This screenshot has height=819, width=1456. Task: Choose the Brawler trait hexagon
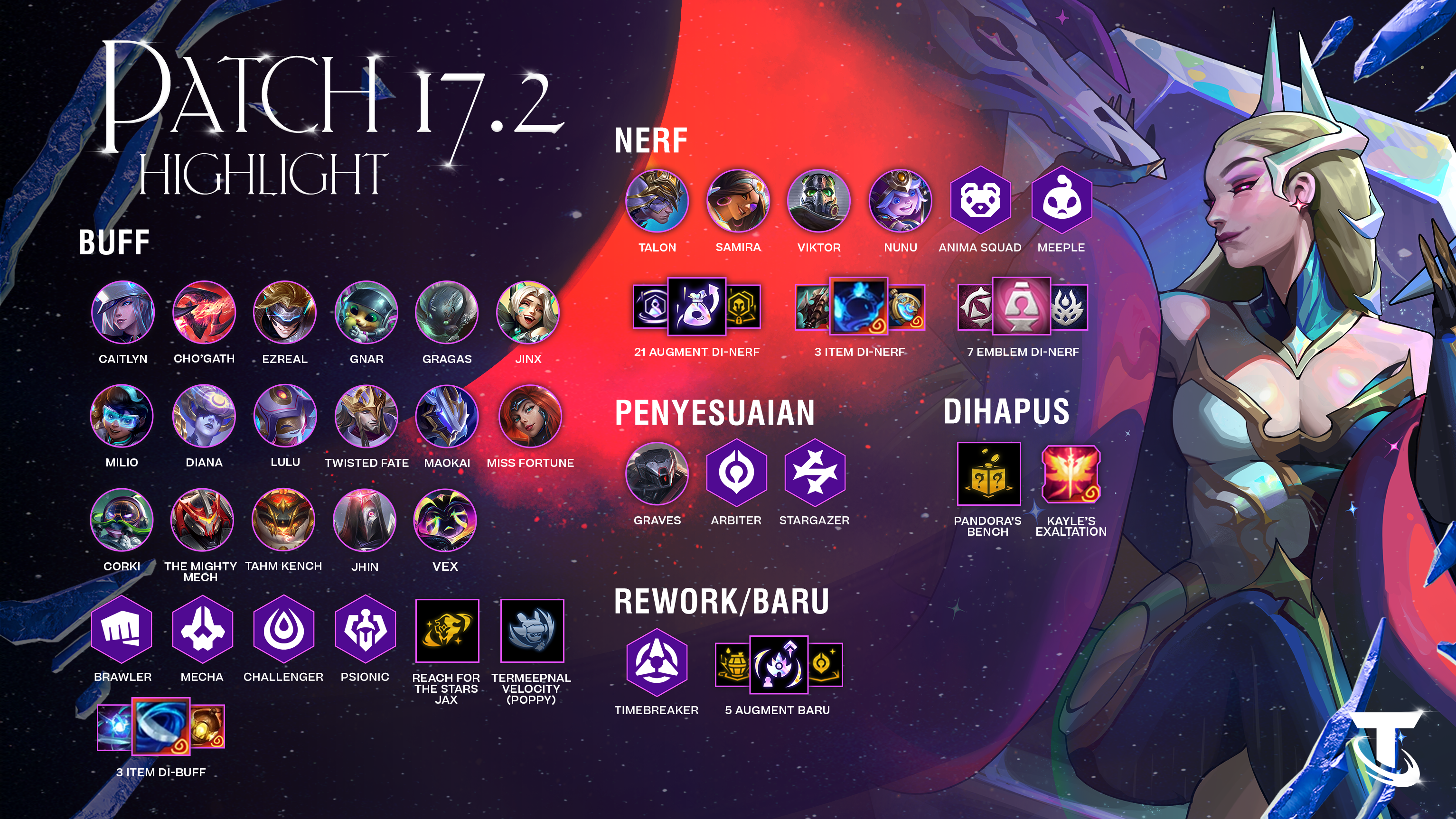pyautogui.click(x=122, y=629)
